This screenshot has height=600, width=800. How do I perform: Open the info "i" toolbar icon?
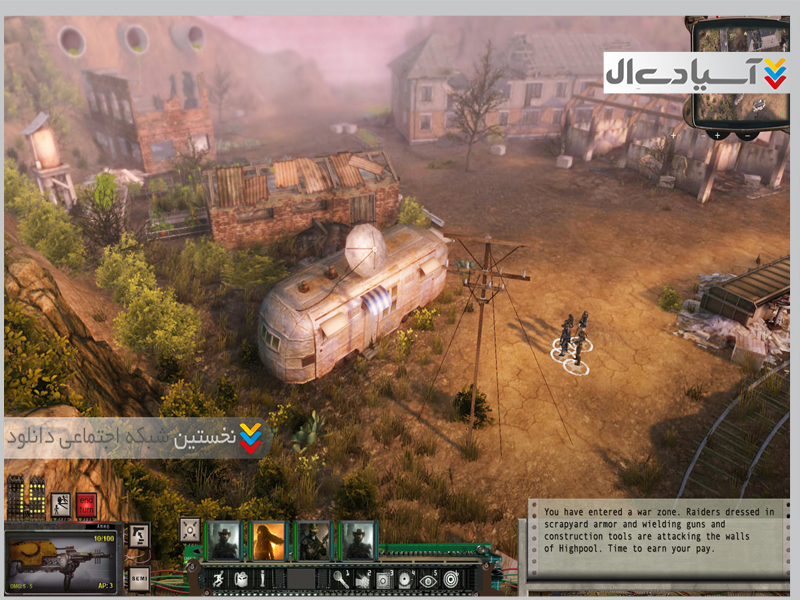263,578
